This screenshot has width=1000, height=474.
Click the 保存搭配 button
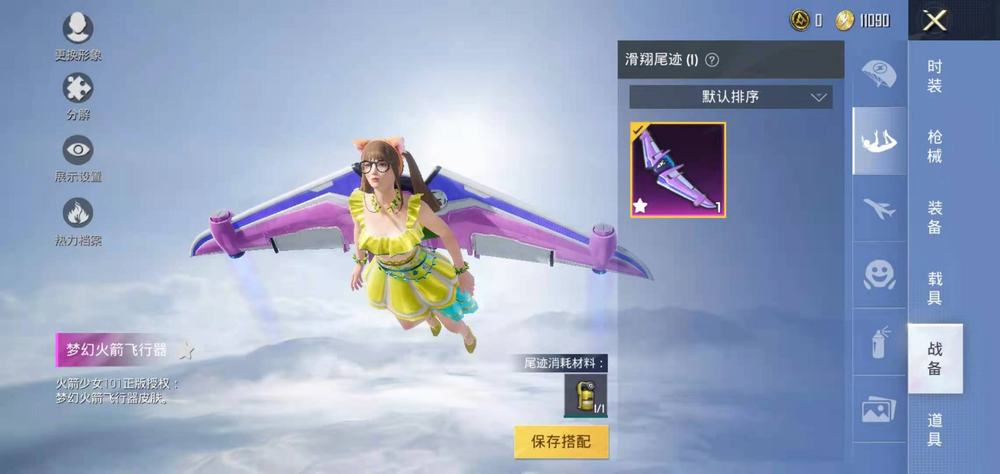[561, 441]
